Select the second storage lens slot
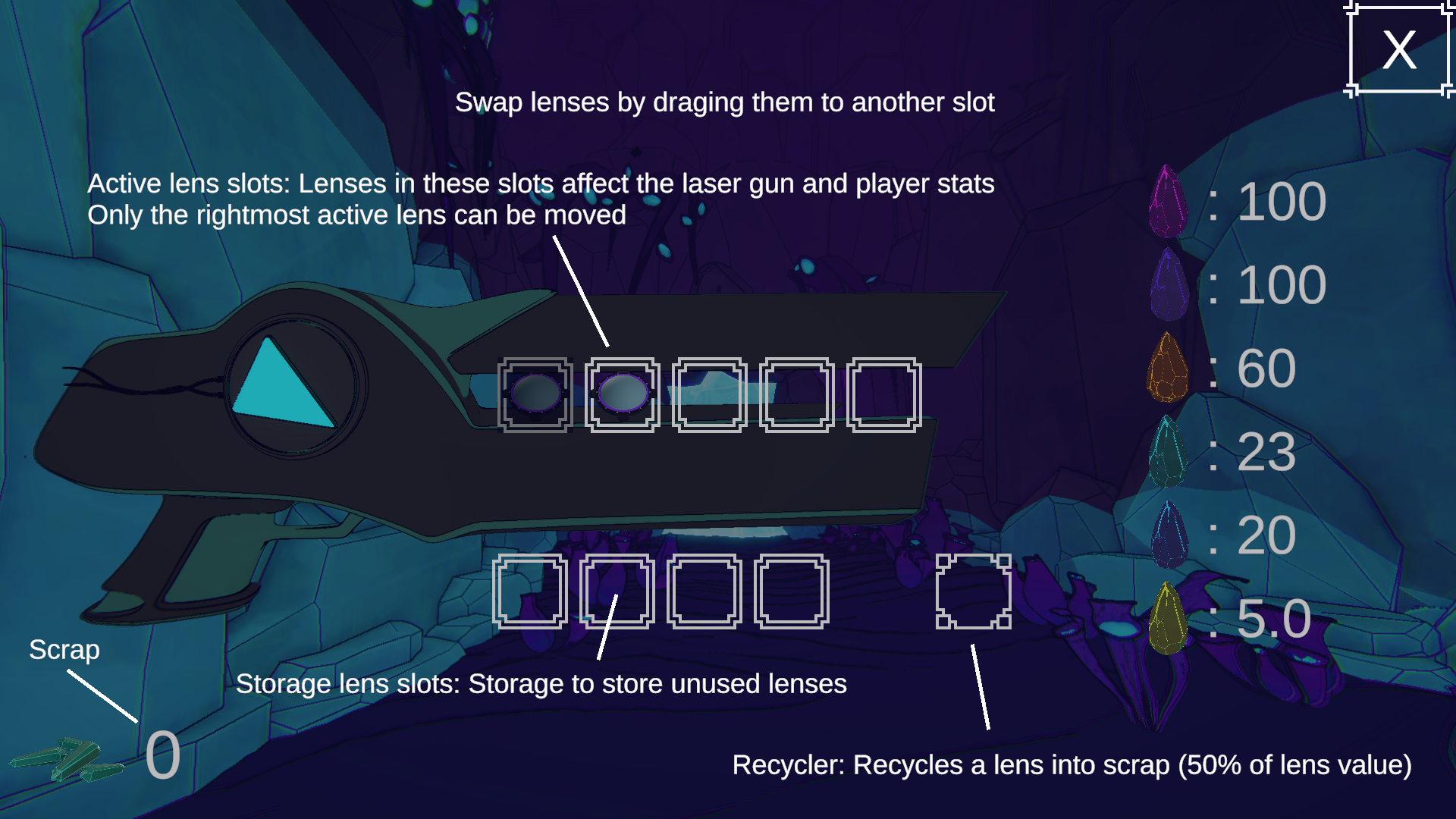 (618, 592)
